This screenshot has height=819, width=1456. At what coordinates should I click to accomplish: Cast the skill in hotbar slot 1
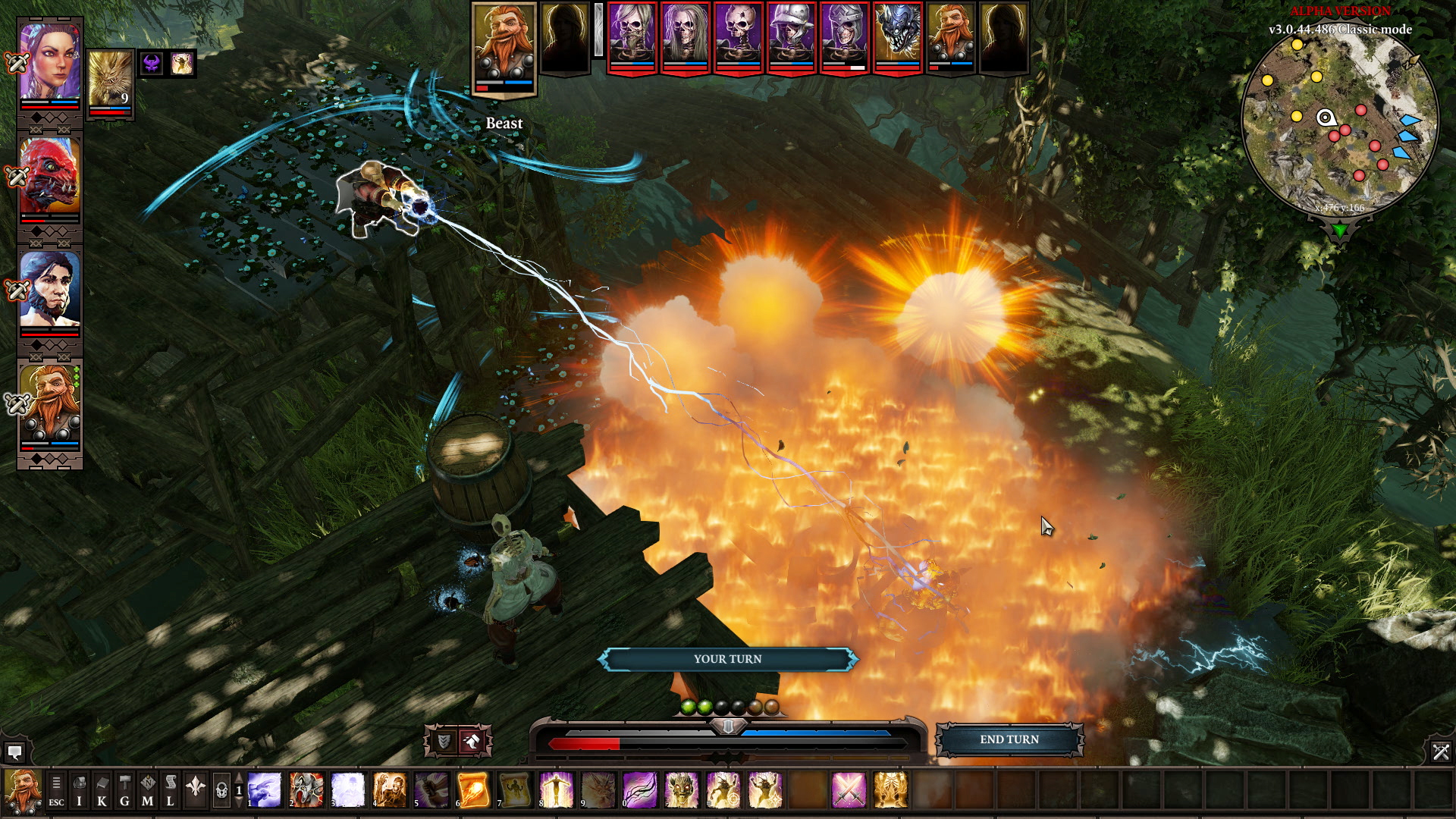coord(265,790)
